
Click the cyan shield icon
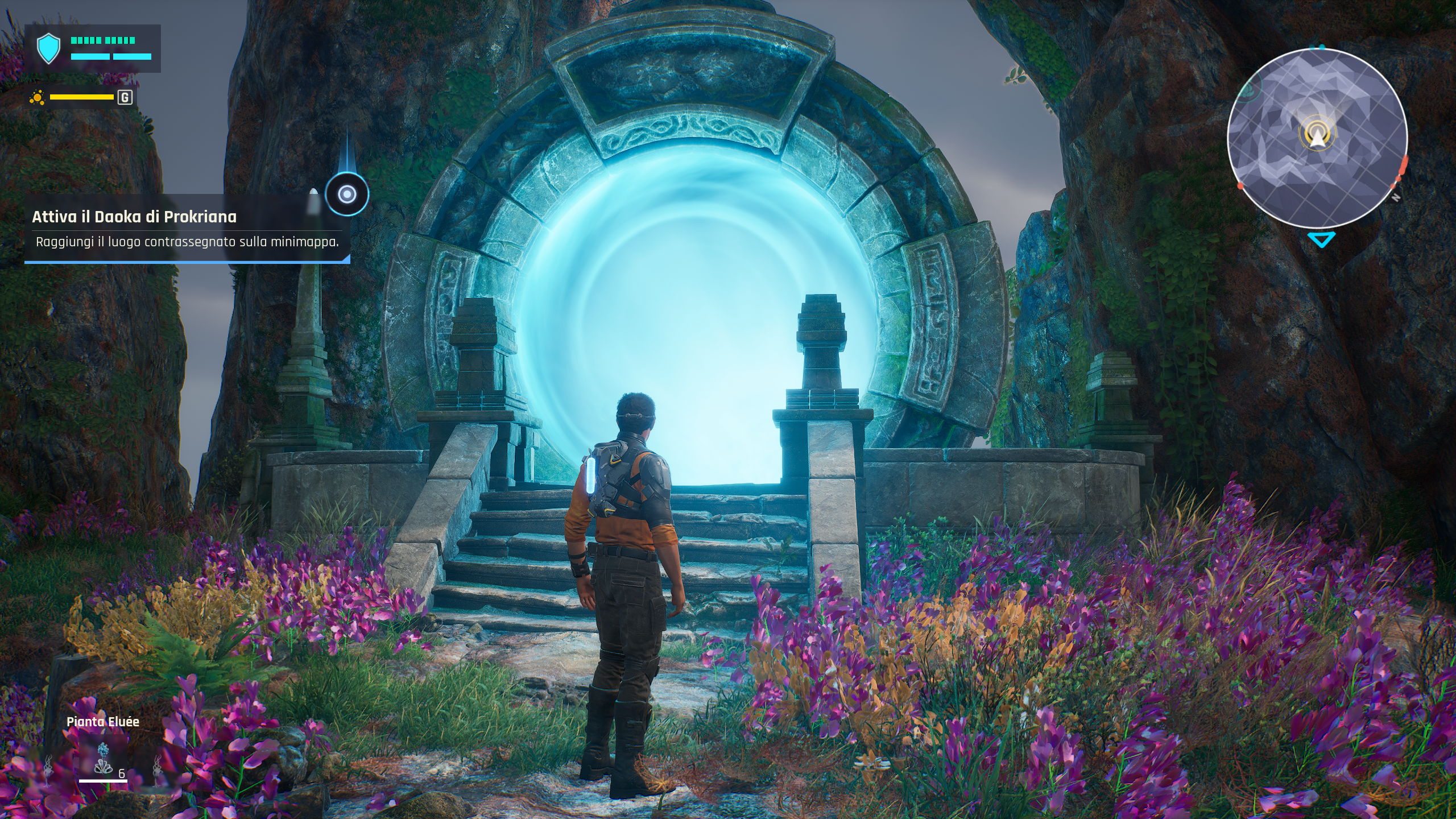48,49
